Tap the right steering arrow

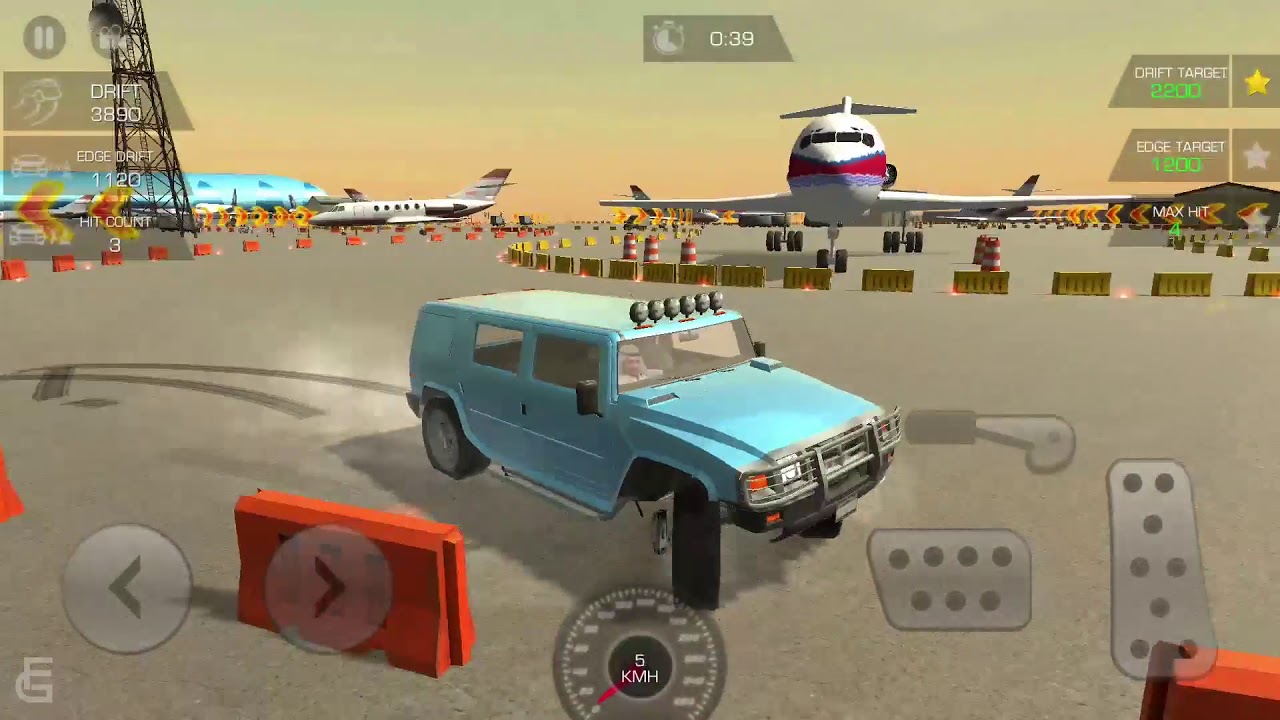tap(329, 588)
